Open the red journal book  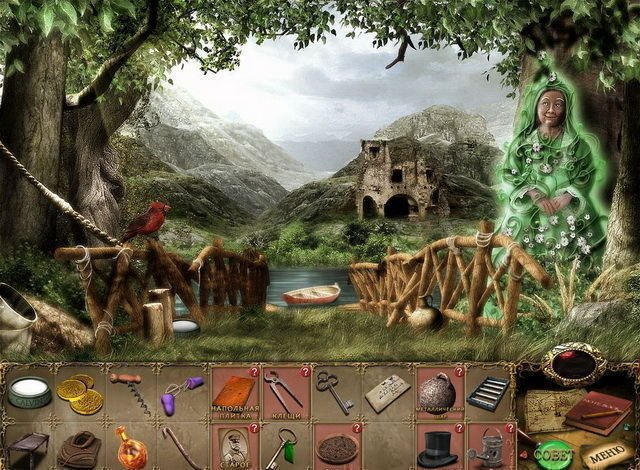coord(597,410)
